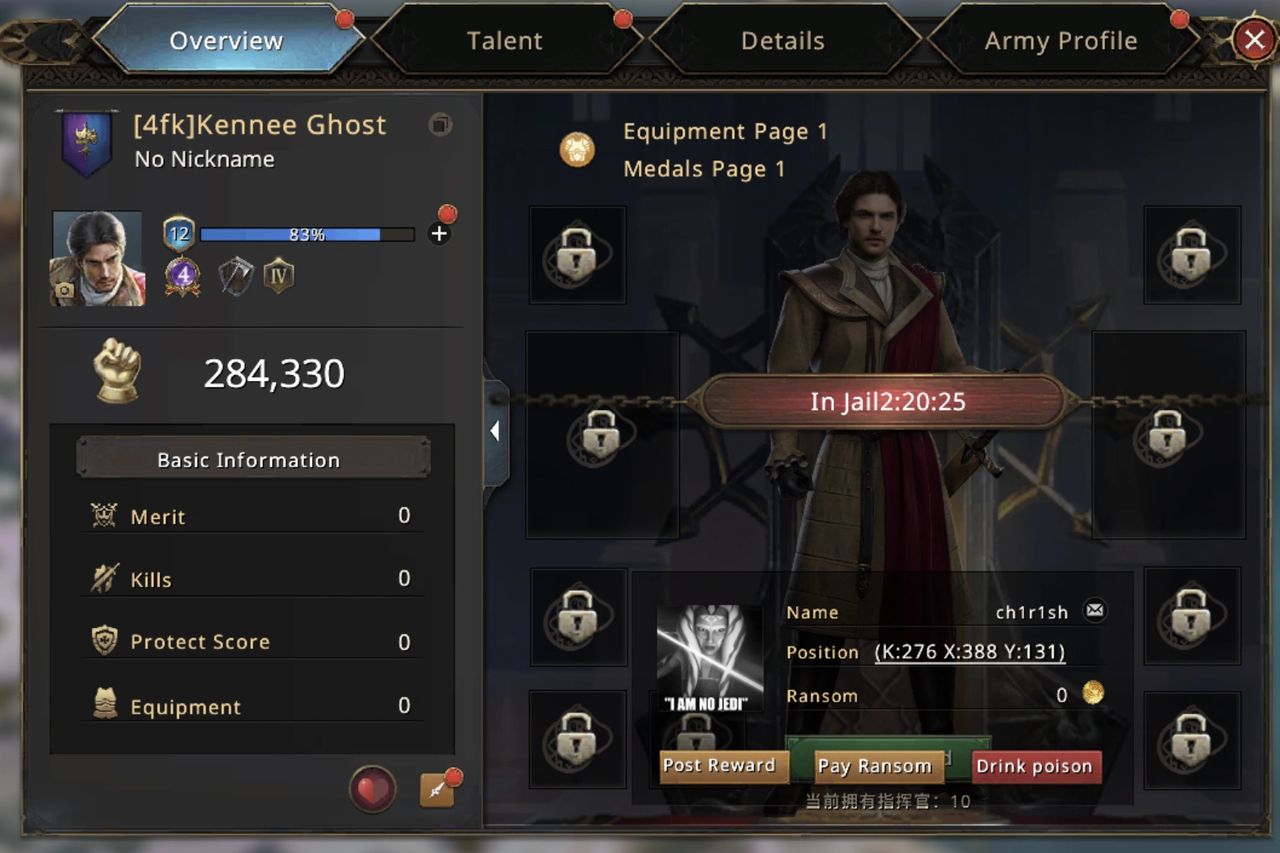
Task: Open the Equipment Page 1 selector
Action: pyautogui.click(x=577, y=150)
